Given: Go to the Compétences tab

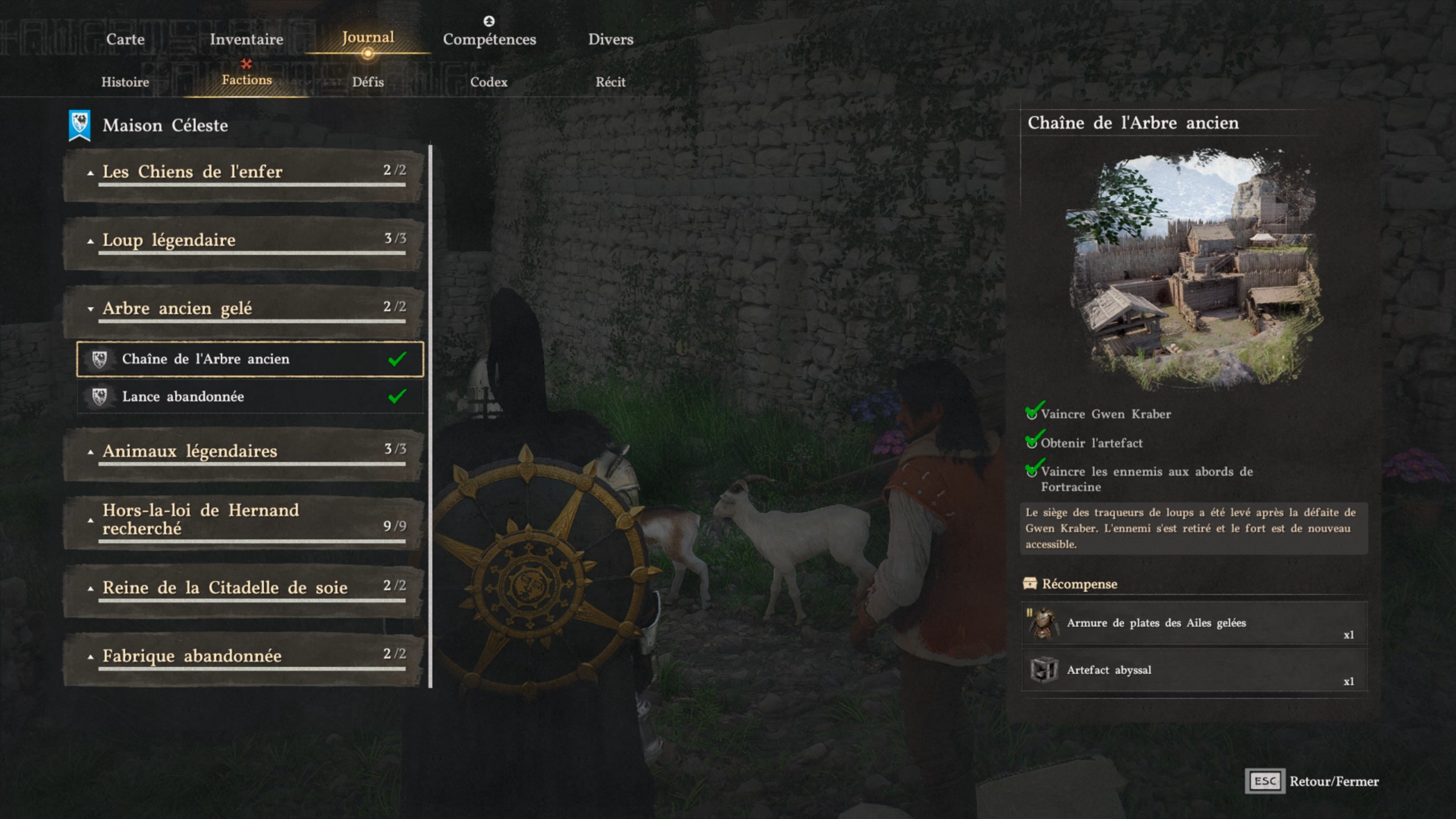Looking at the screenshot, I should coord(489,39).
